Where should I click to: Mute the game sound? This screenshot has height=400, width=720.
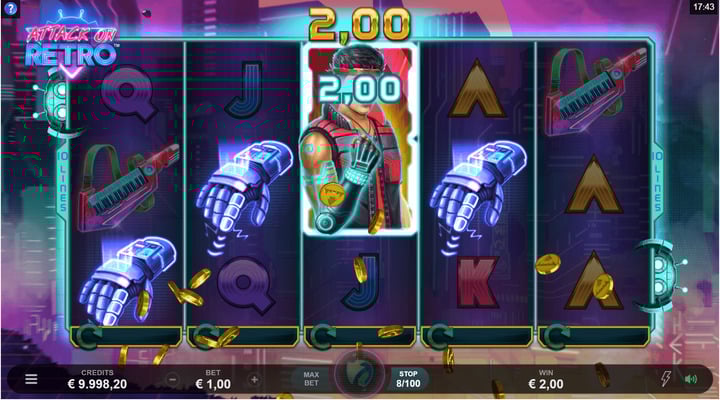[690, 379]
